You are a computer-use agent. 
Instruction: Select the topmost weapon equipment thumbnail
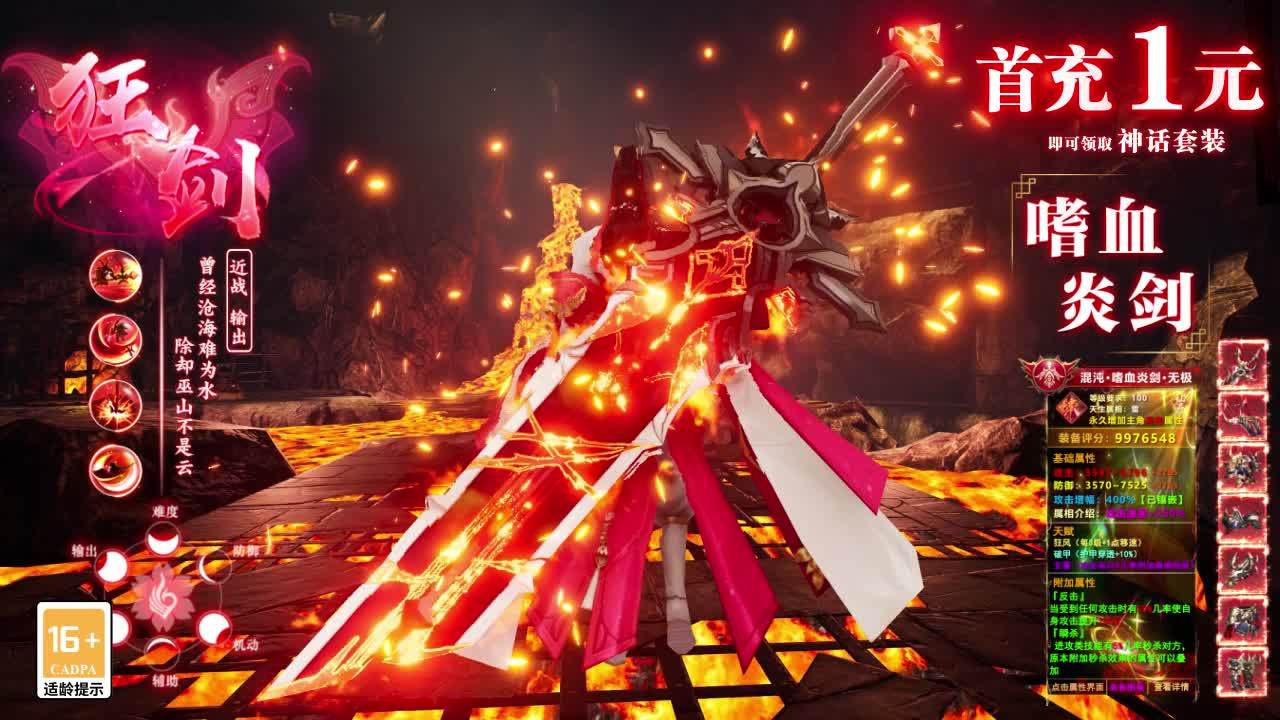1242,364
